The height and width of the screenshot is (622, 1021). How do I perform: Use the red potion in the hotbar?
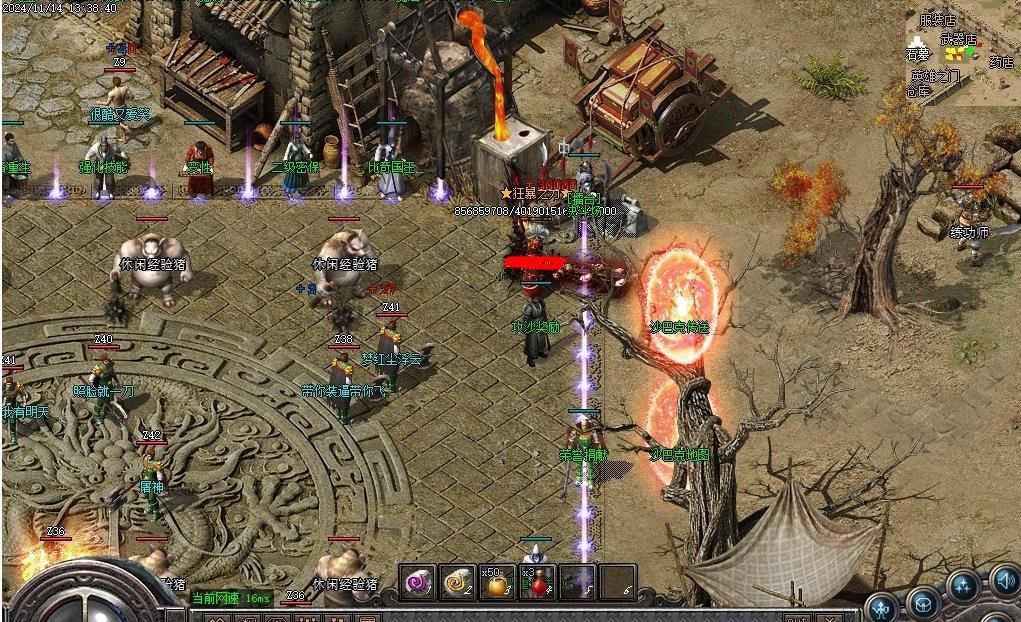point(537,583)
